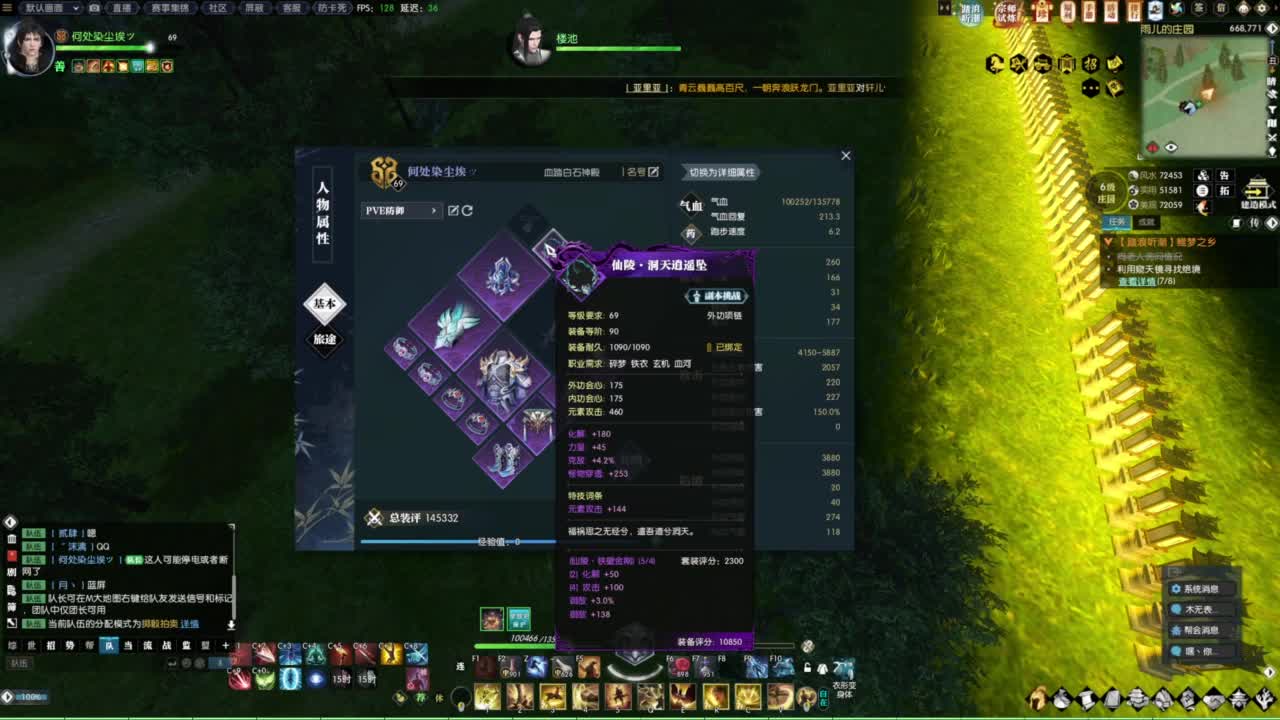Click the pencil icon next to 名号
The height and width of the screenshot is (720, 1280).
[x=653, y=173]
